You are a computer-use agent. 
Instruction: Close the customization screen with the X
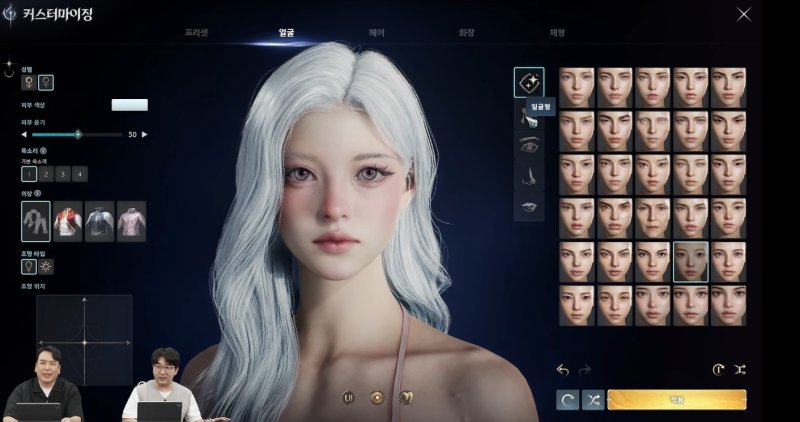tap(743, 13)
